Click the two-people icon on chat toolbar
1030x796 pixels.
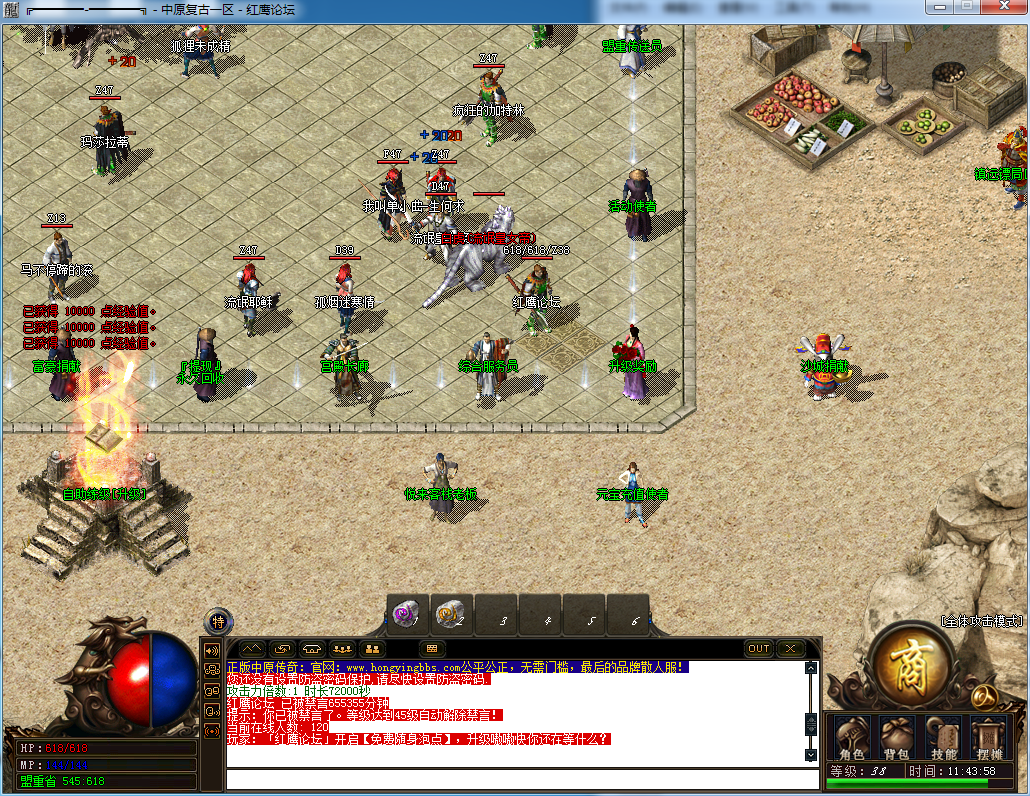coord(374,649)
